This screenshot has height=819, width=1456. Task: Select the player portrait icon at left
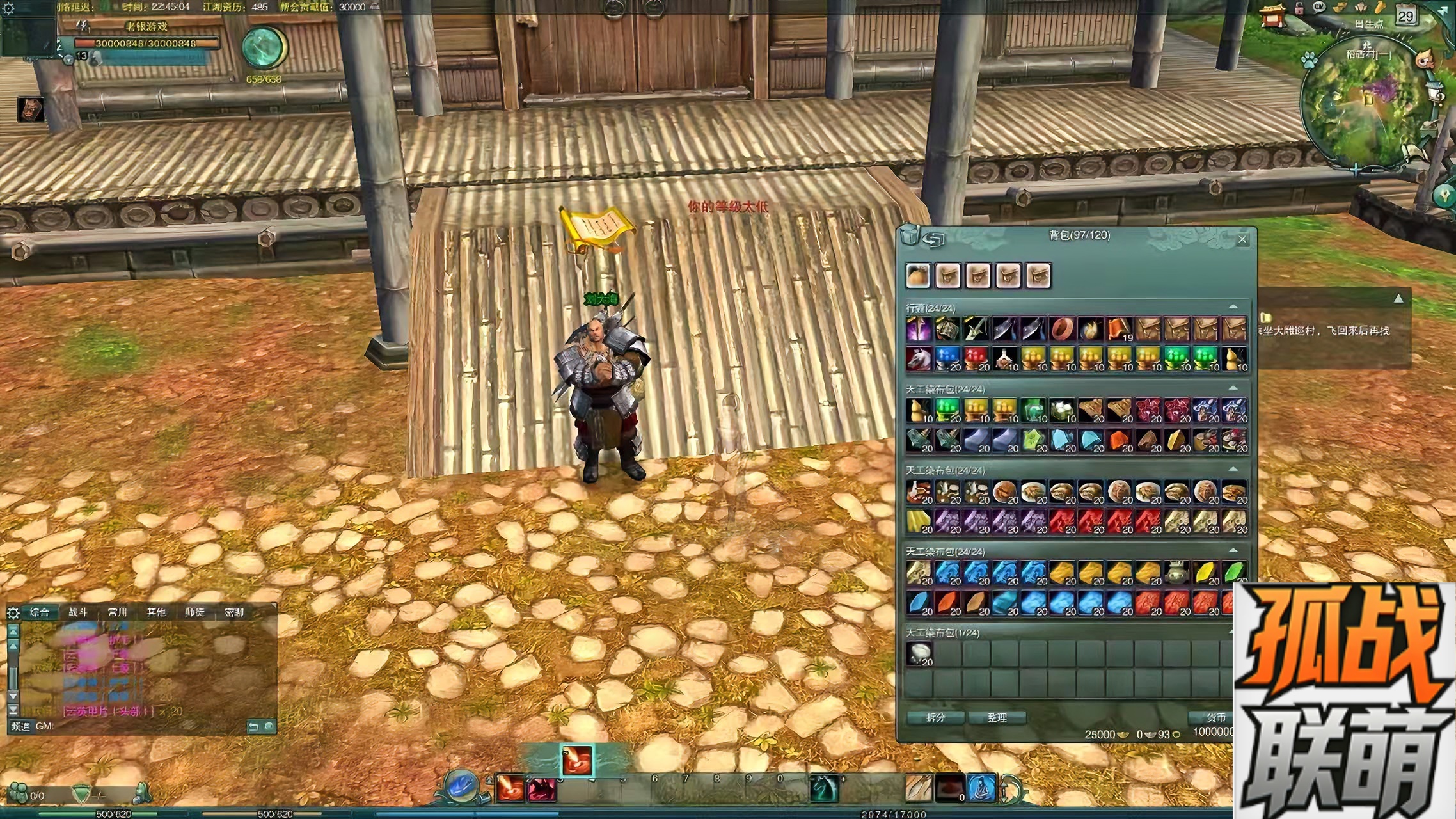[x=31, y=109]
